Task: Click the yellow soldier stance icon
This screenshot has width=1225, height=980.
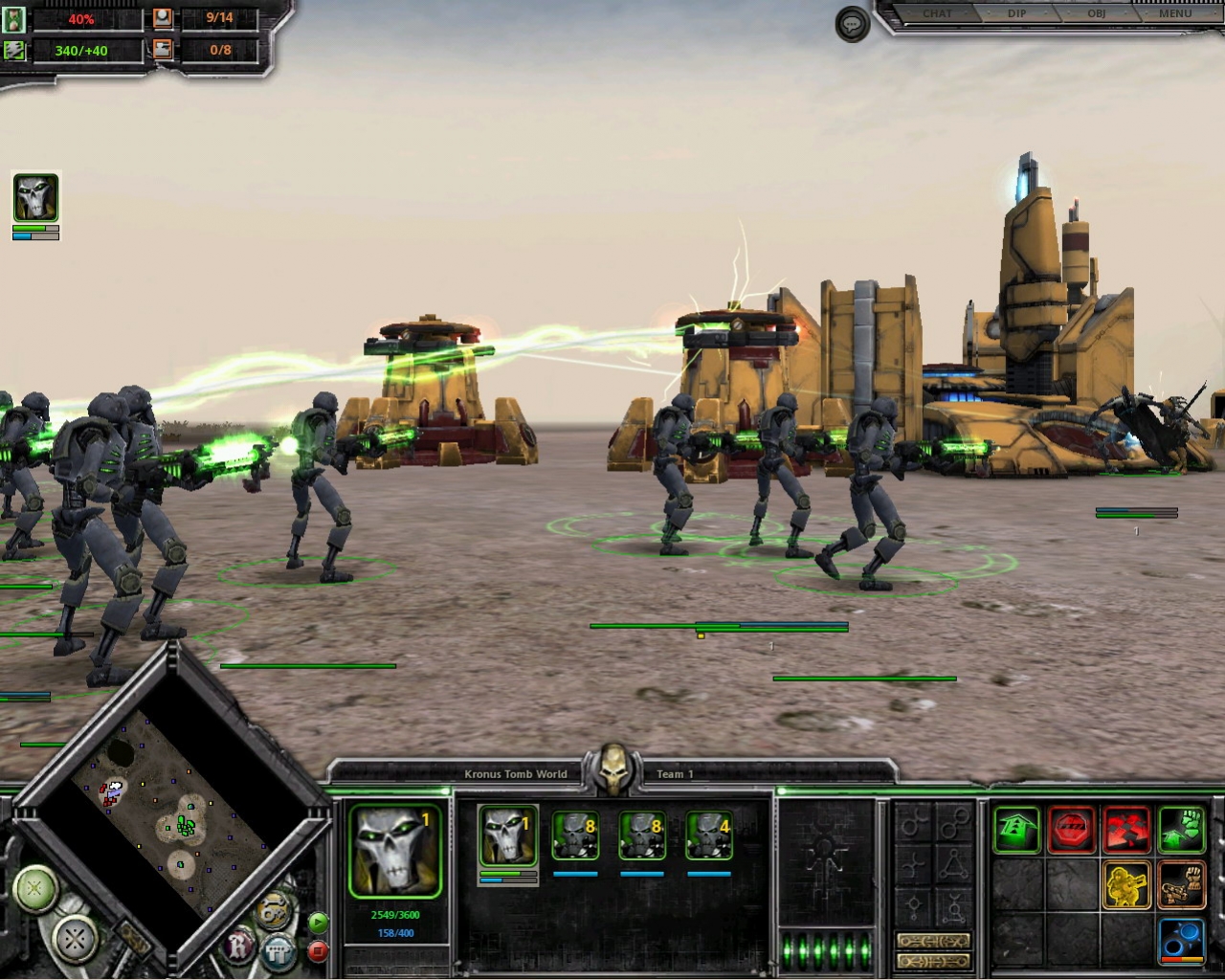Action: pyautogui.click(x=1126, y=884)
